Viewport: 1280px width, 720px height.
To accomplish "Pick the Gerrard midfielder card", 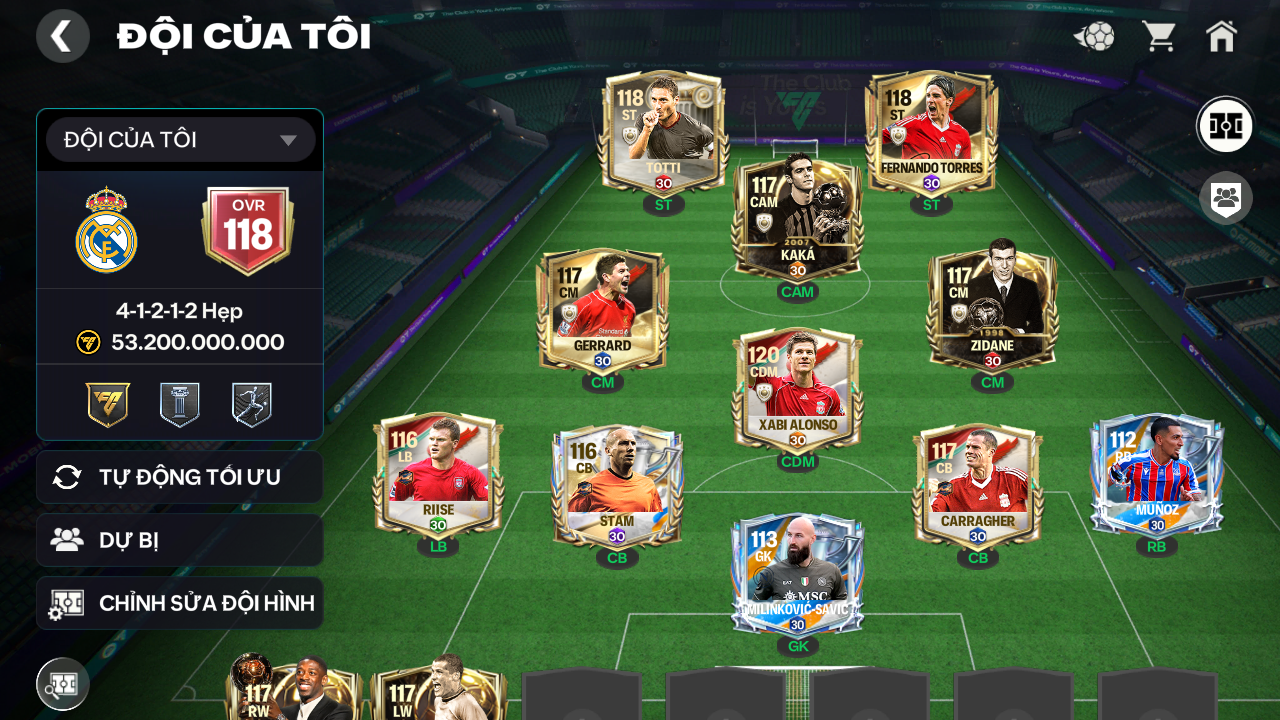I will [x=602, y=310].
